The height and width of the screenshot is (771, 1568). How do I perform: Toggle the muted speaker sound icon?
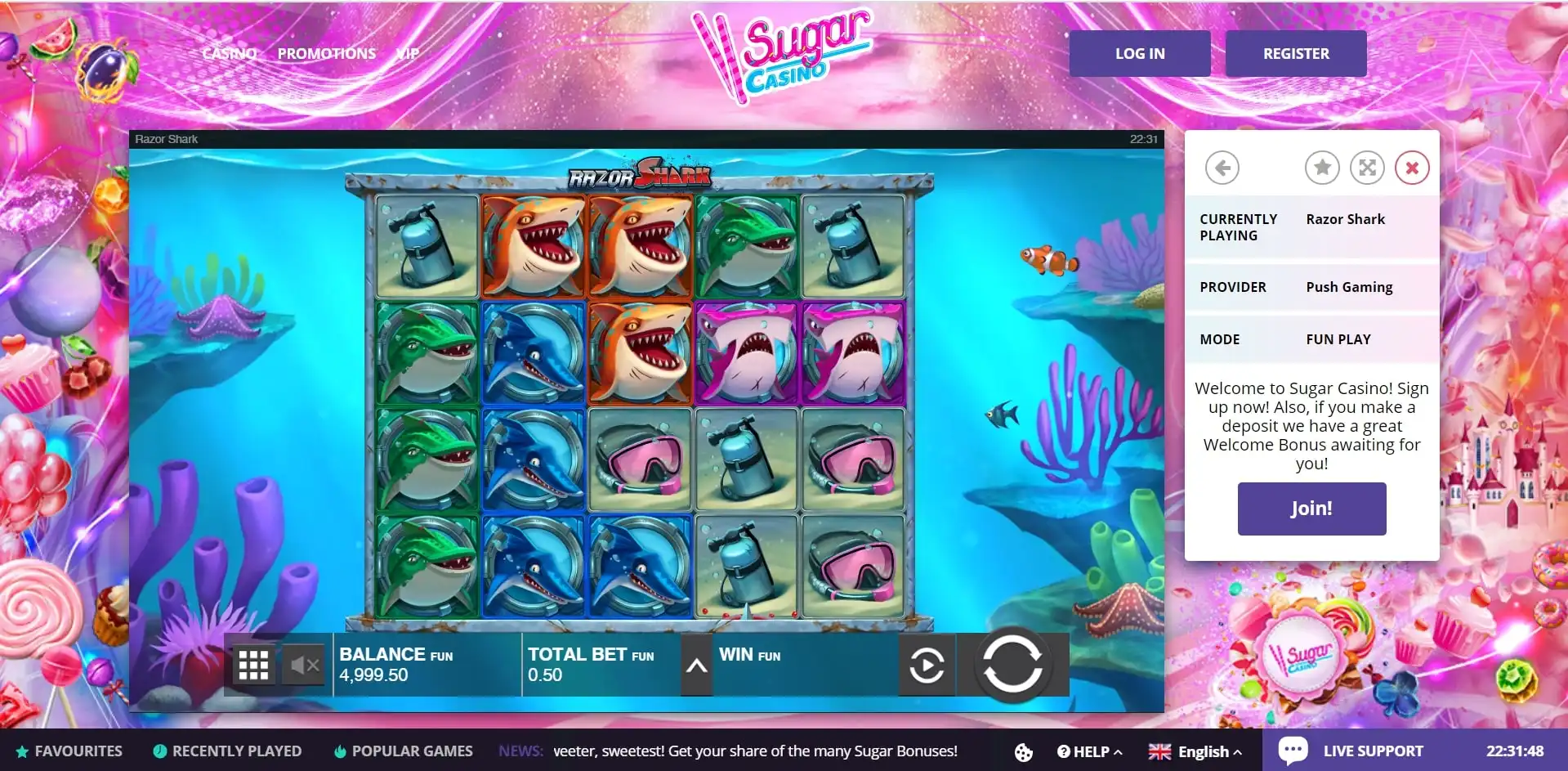click(x=304, y=666)
